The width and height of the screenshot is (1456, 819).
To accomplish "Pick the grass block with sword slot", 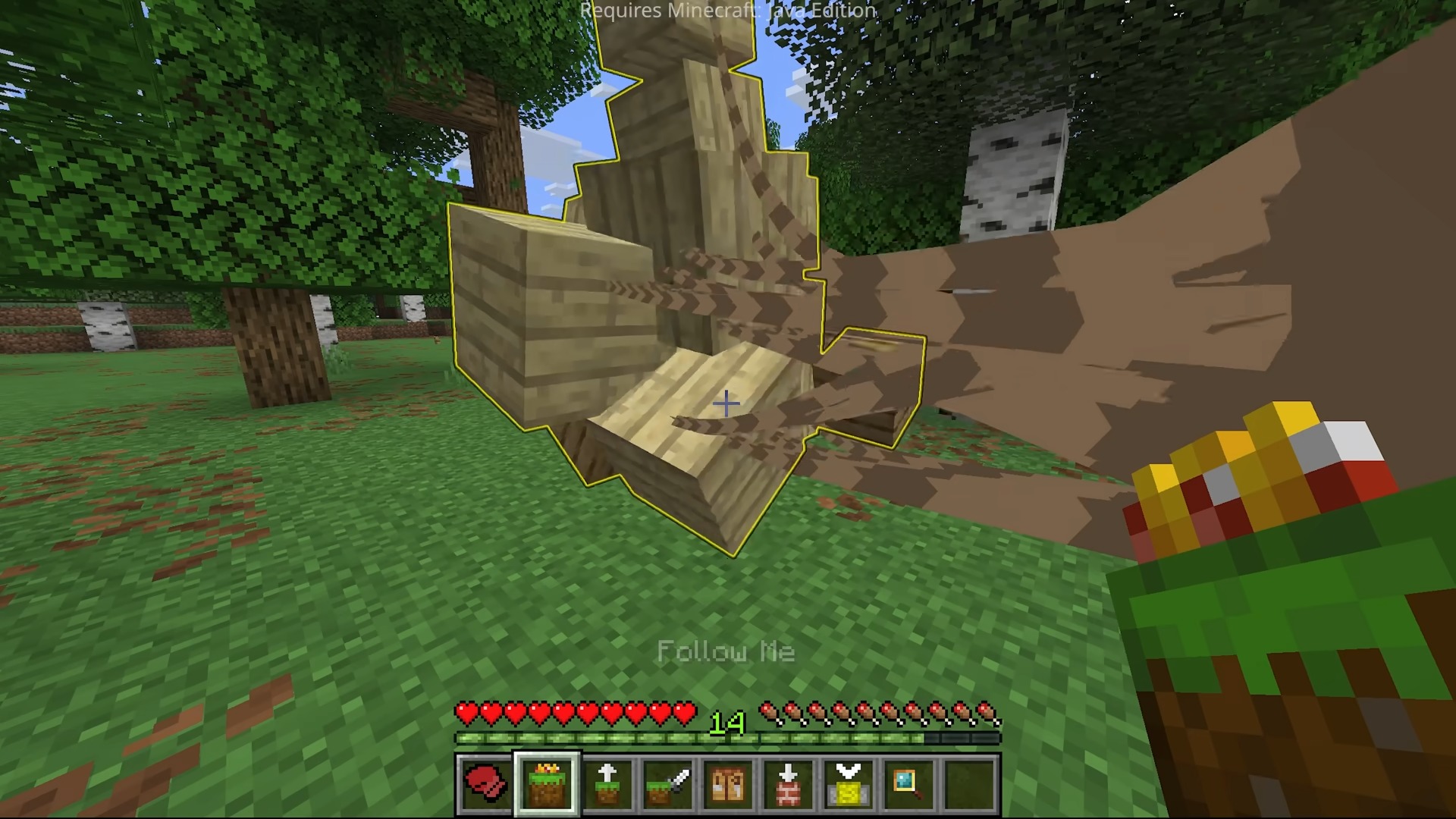I will [x=668, y=784].
